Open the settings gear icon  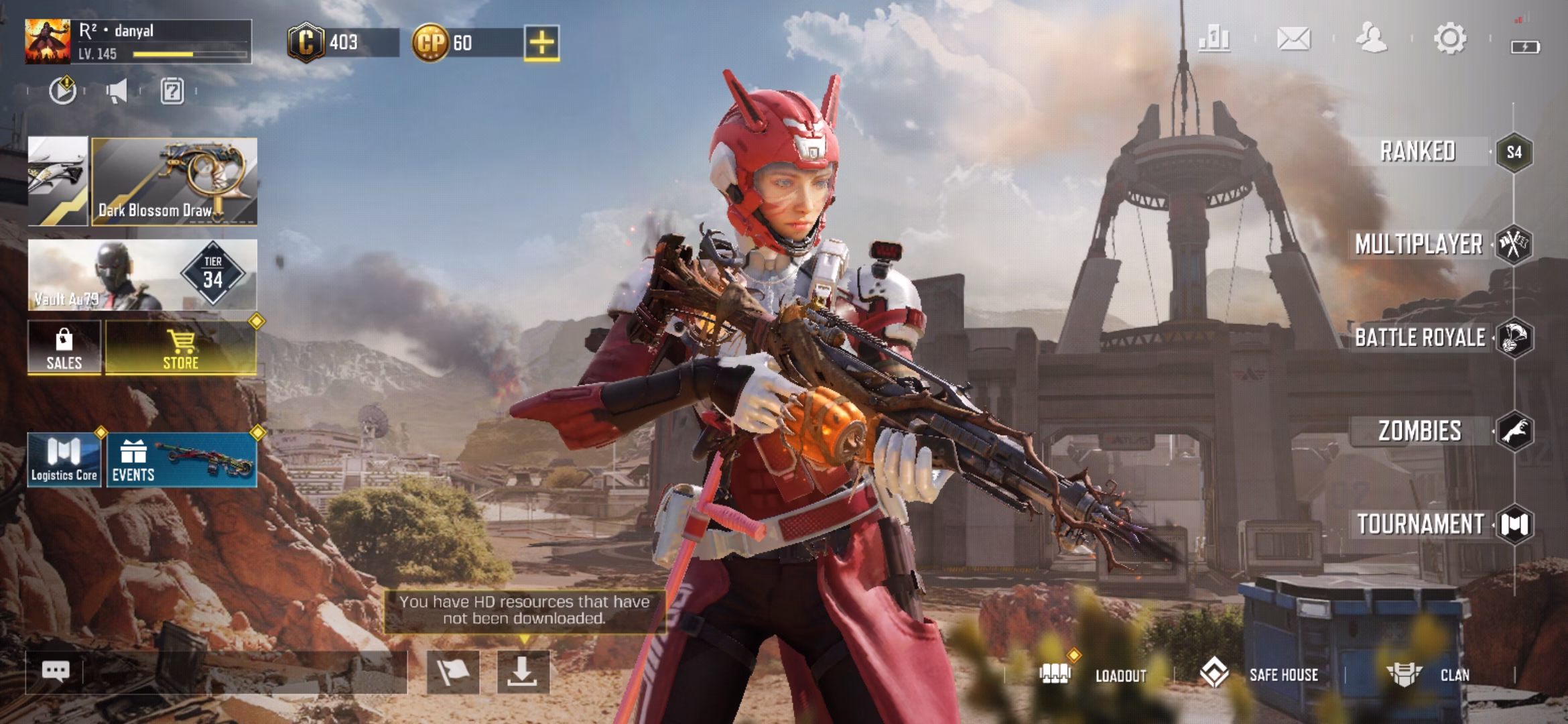click(1450, 38)
